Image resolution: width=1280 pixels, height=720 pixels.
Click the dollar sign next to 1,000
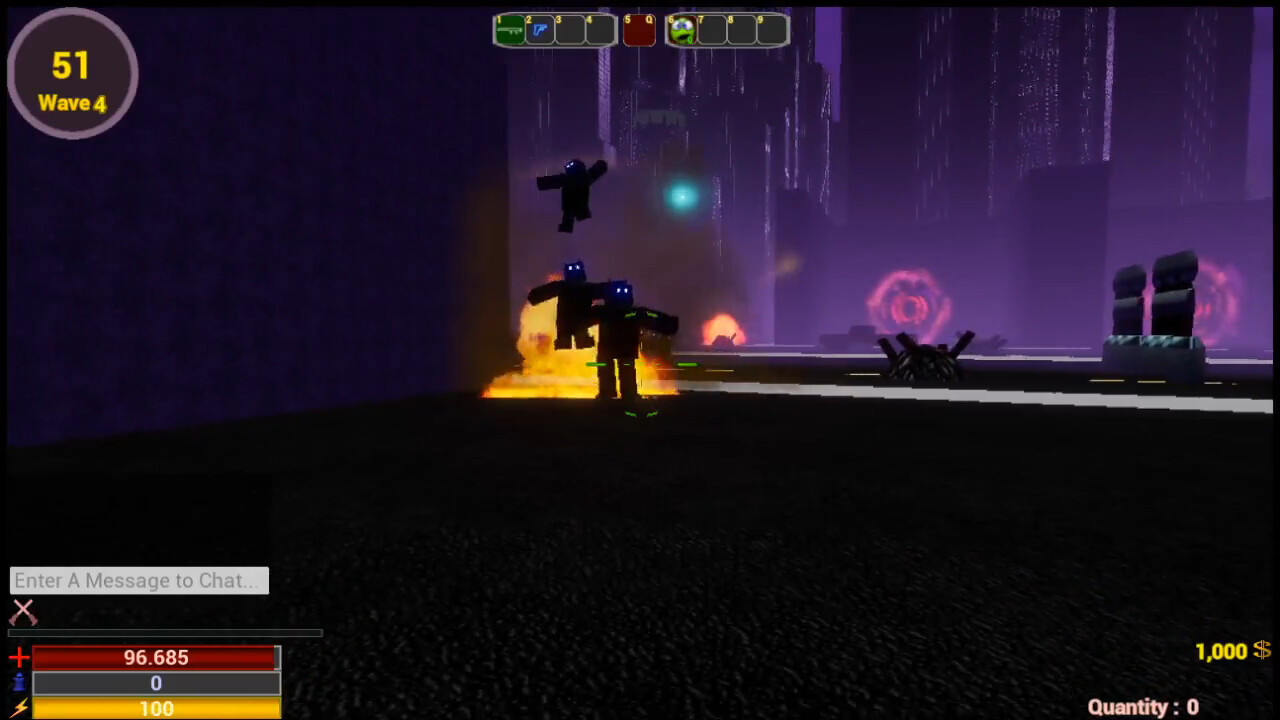pyautogui.click(x=1263, y=651)
